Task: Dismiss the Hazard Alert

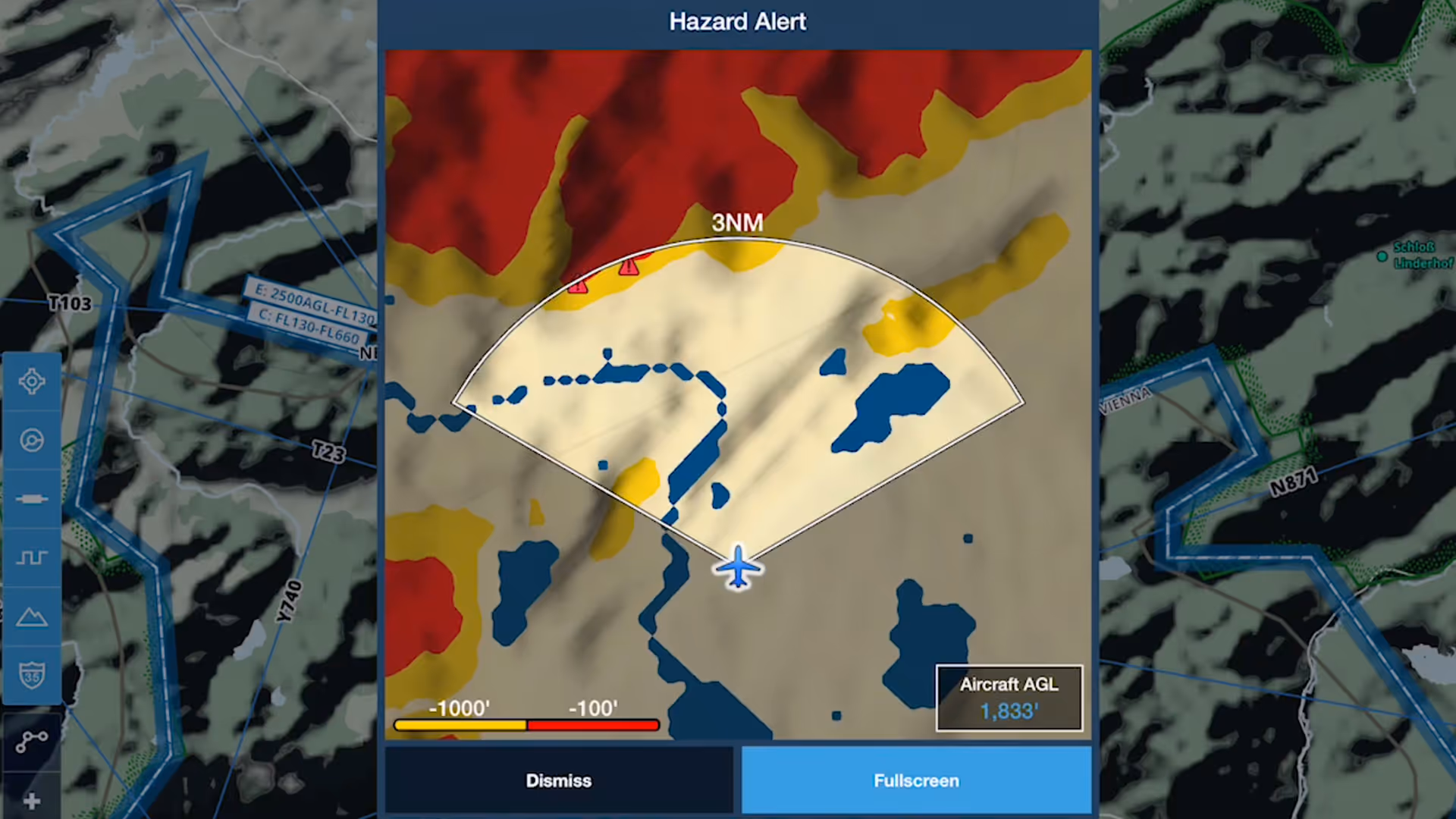Action: point(559,780)
